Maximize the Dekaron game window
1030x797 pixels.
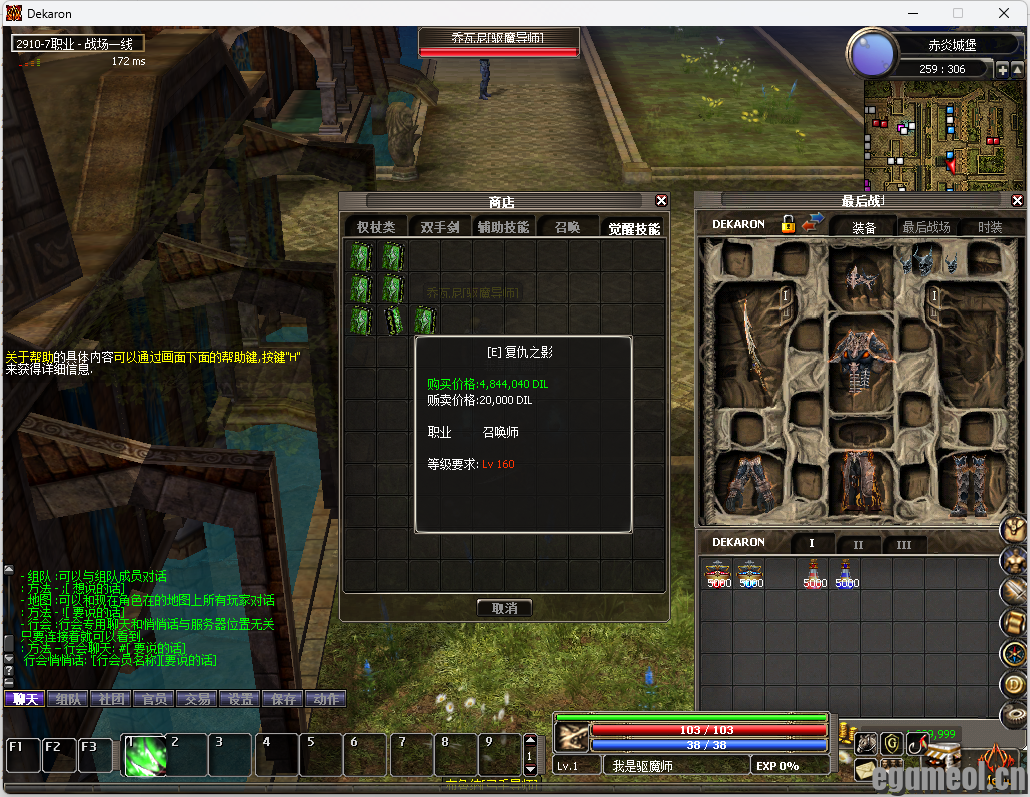(x=958, y=13)
